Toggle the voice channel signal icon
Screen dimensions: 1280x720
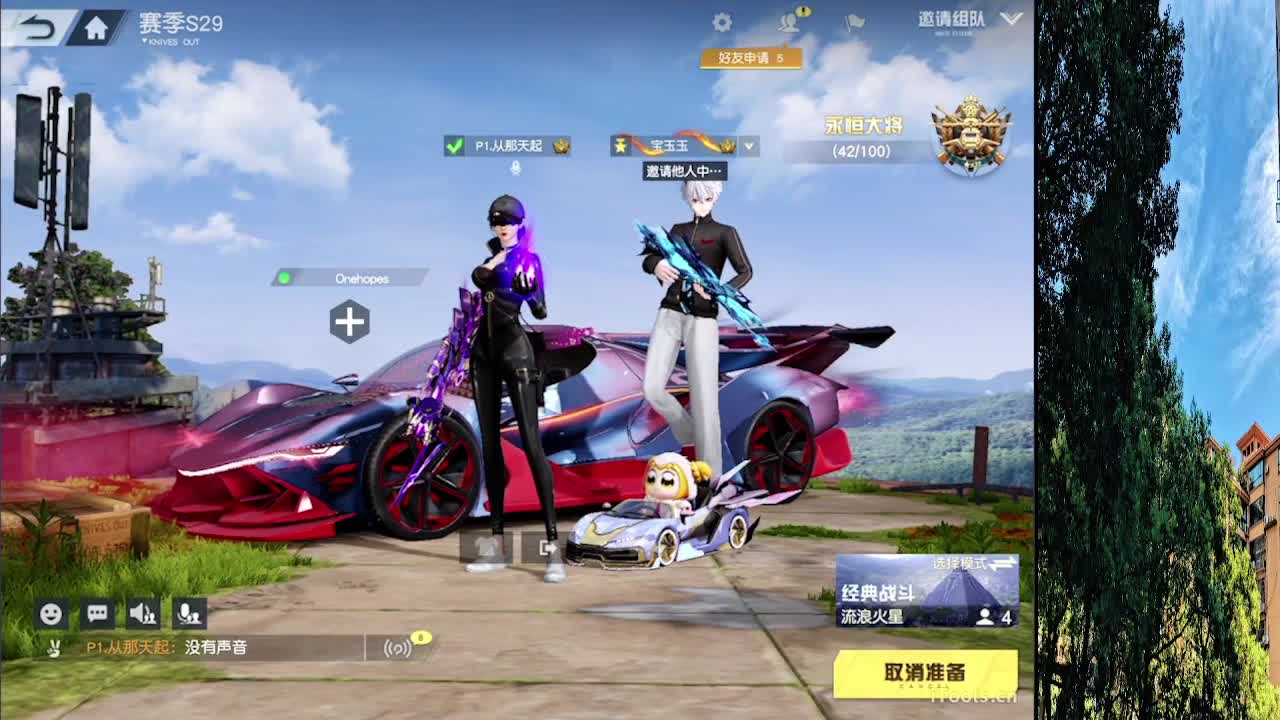[x=398, y=648]
